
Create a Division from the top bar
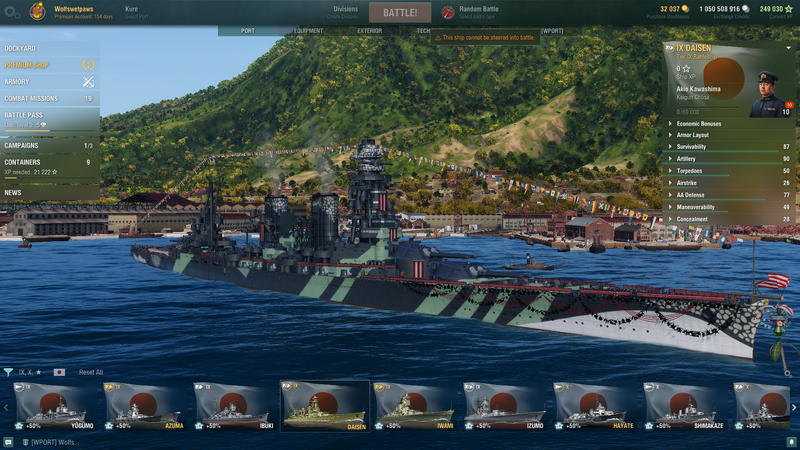345,12
